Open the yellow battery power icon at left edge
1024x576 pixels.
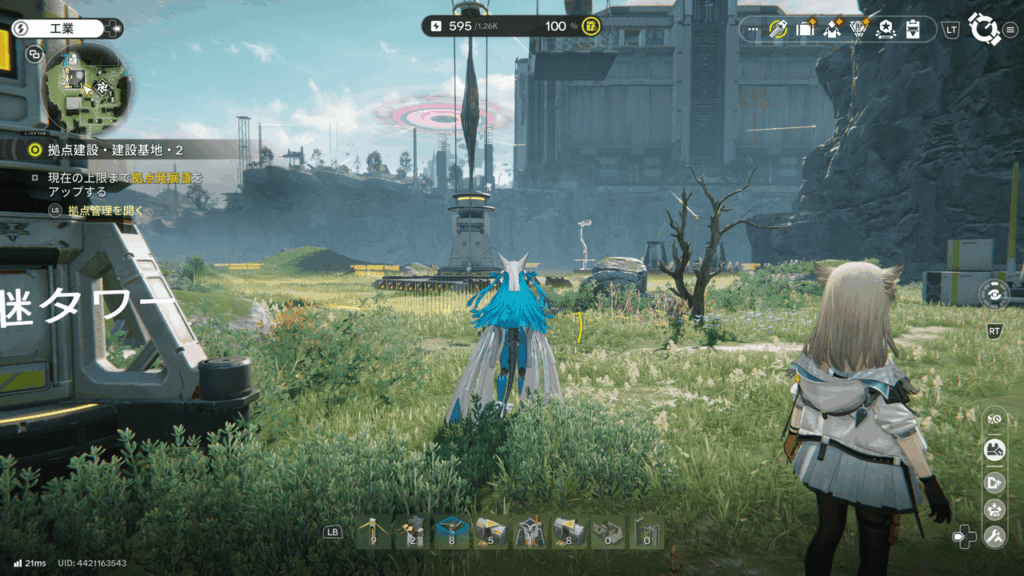tap(5, 52)
